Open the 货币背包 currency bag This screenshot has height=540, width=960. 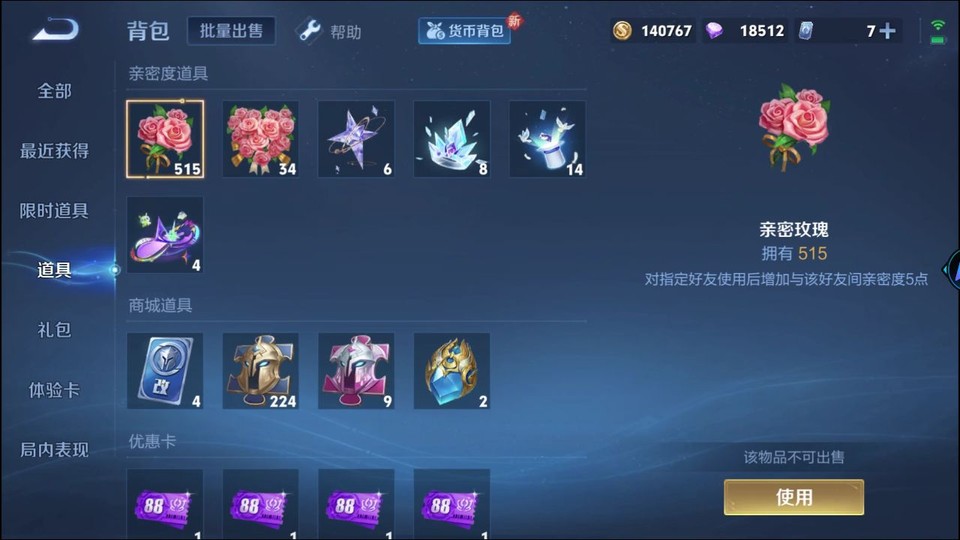(464, 31)
